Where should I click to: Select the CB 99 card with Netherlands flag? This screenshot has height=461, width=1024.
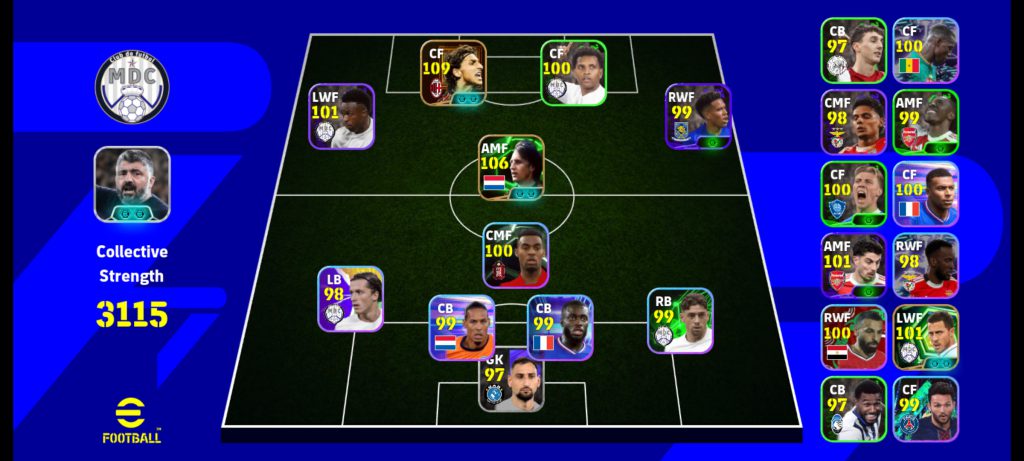click(462, 328)
